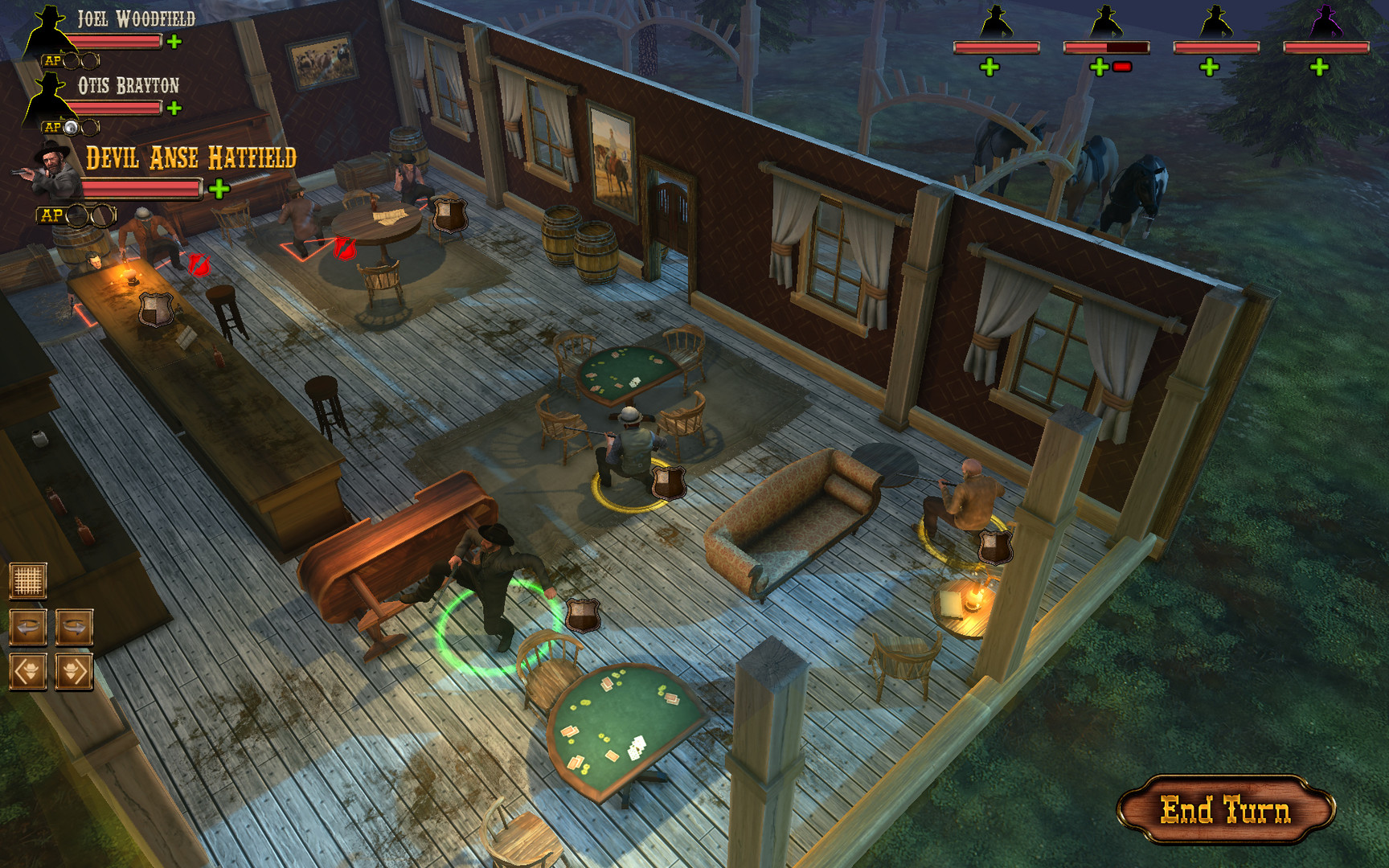Screen dimensions: 1389x868
Task: Rotate the camera right
Action: tap(75, 627)
